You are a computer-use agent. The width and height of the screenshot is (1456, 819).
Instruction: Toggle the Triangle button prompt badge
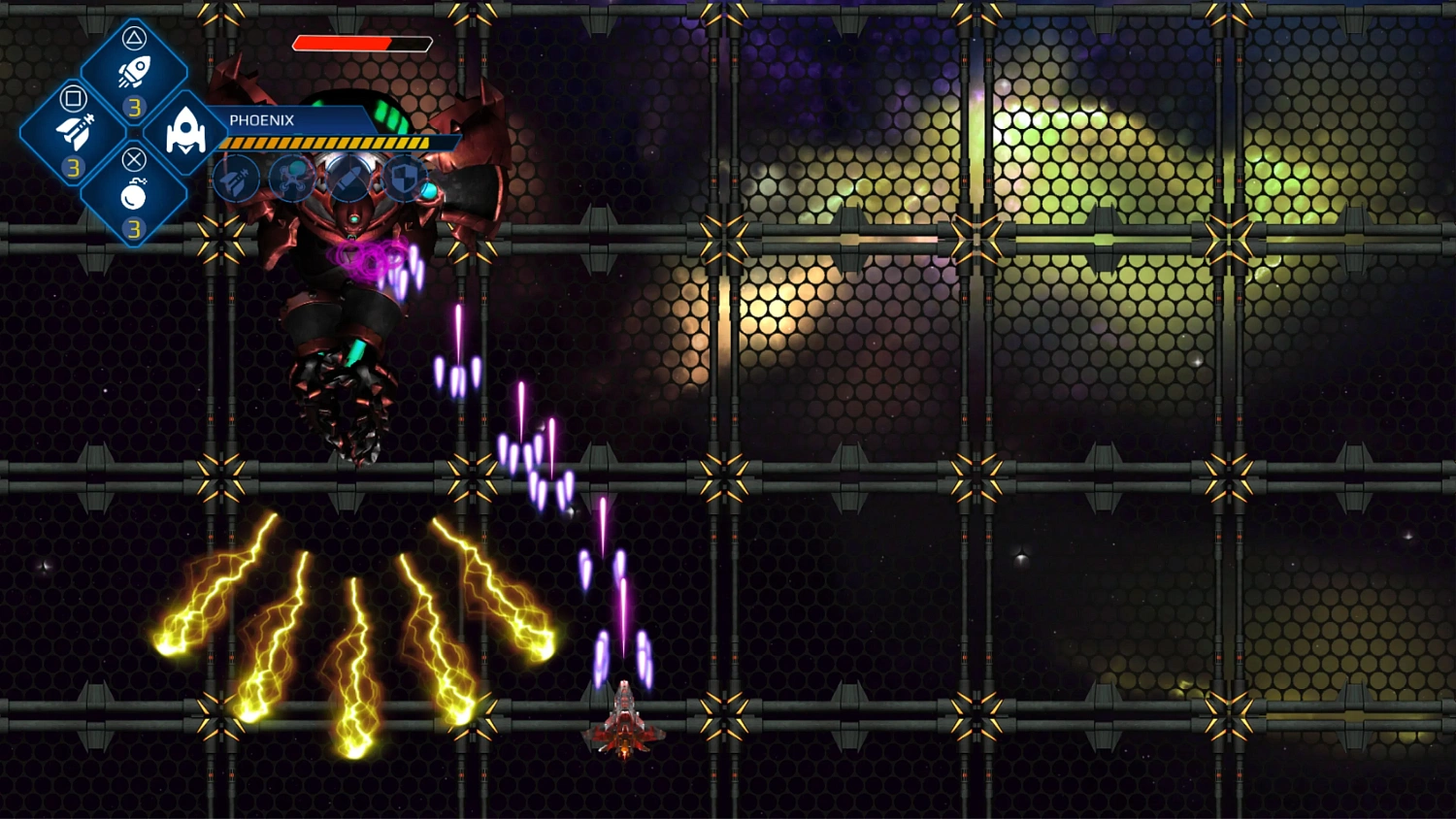click(x=136, y=39)
